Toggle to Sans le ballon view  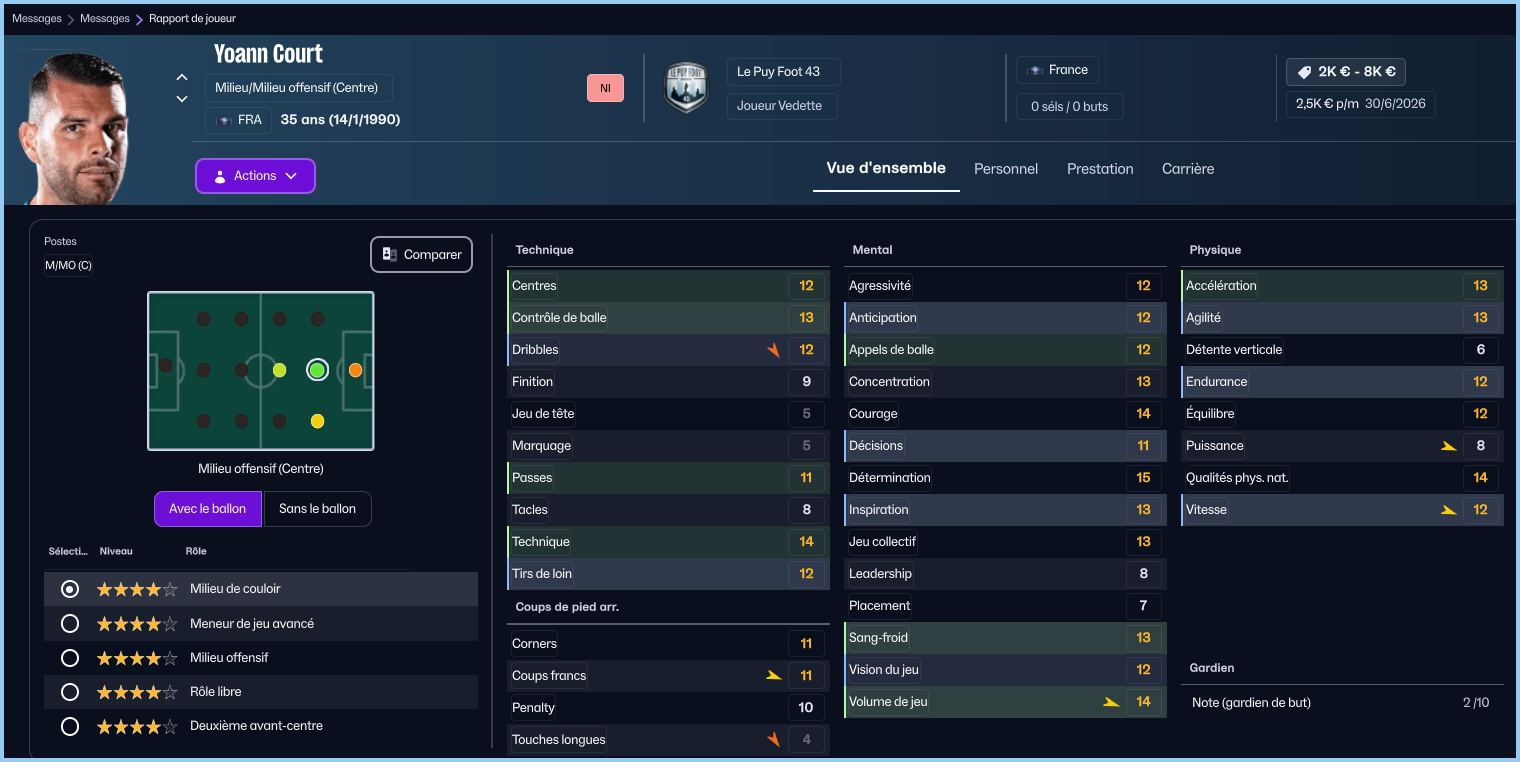[317, 509]
